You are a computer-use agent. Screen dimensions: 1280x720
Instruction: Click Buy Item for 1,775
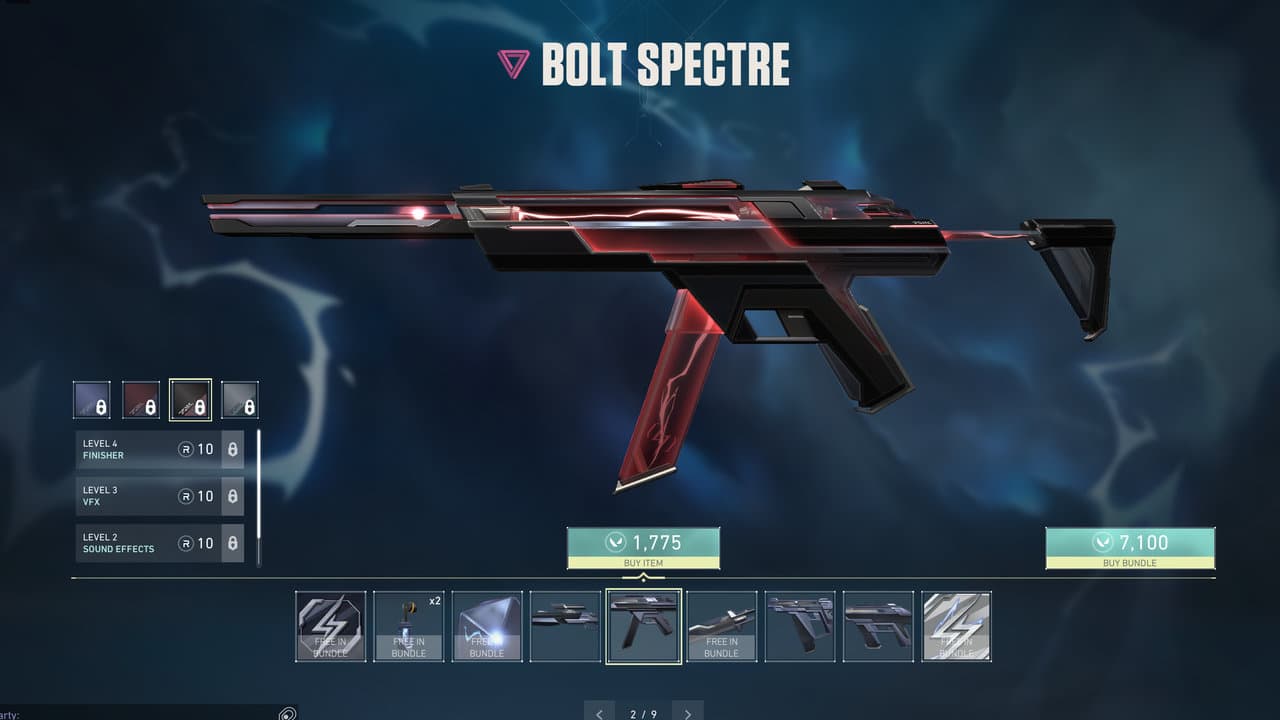pos(643,546)
